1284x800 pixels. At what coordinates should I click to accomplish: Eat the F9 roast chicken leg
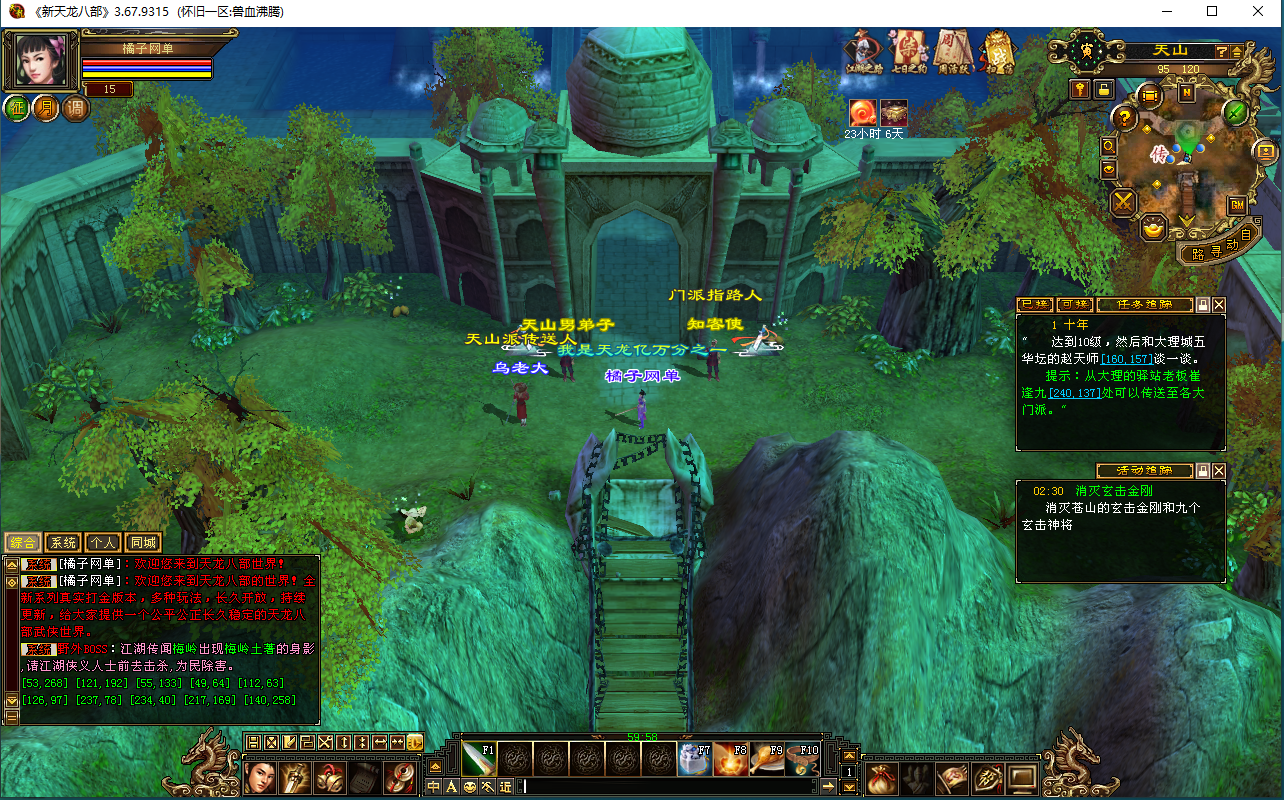tap(766, 760)
